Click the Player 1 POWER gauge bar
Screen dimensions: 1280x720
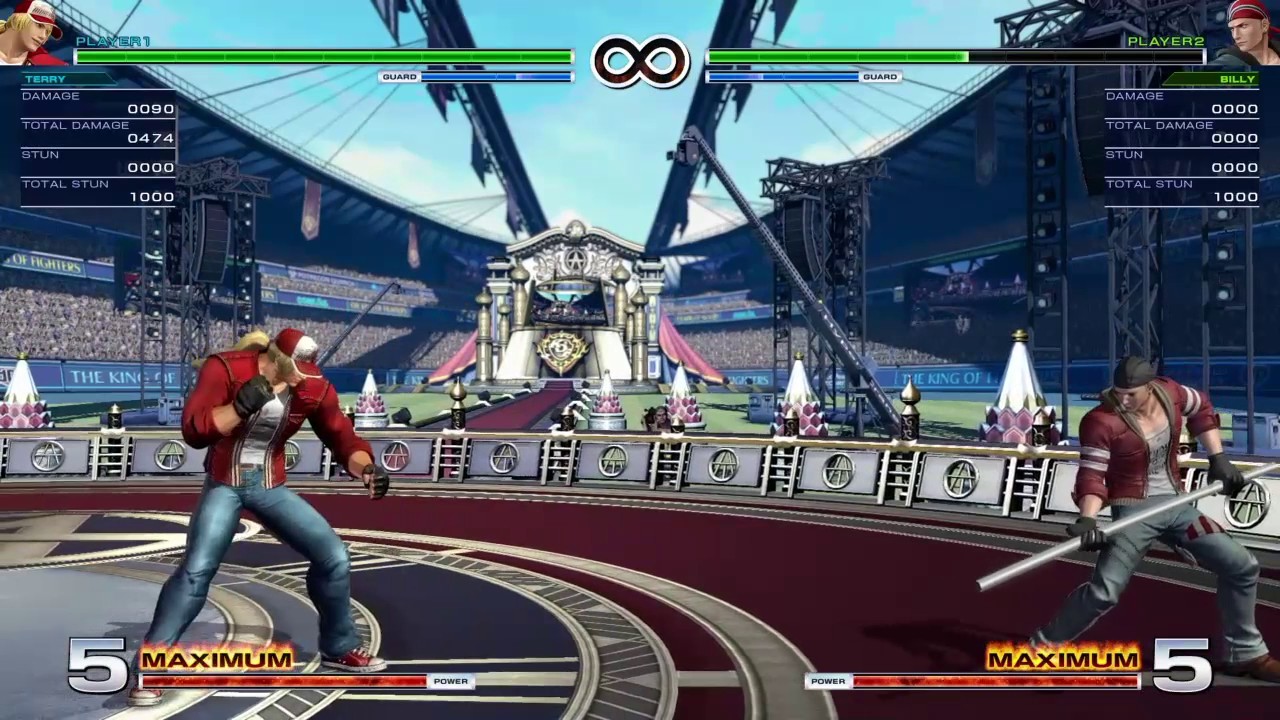[285, 681]
